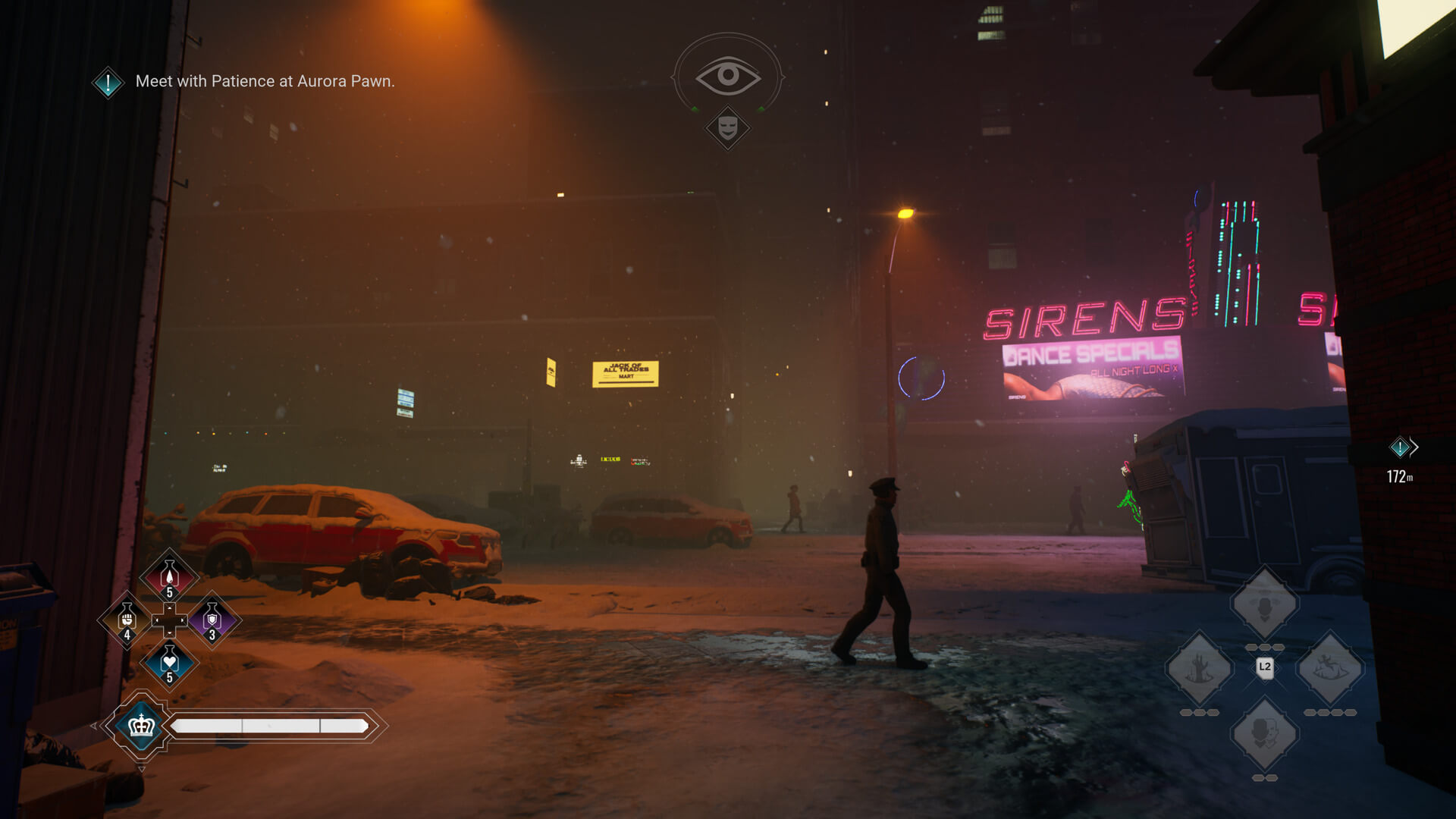This screenshot has width=1456, height=819.
Task: Activate the head silhouette ability on top
Action: coord(1264,604)
